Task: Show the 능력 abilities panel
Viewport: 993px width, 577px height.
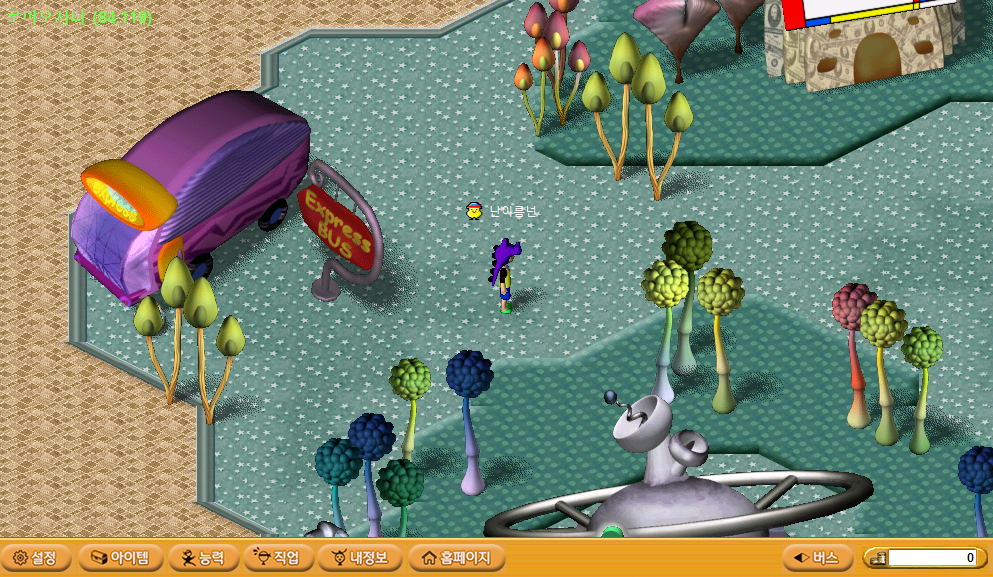Action: click(203, 557)
